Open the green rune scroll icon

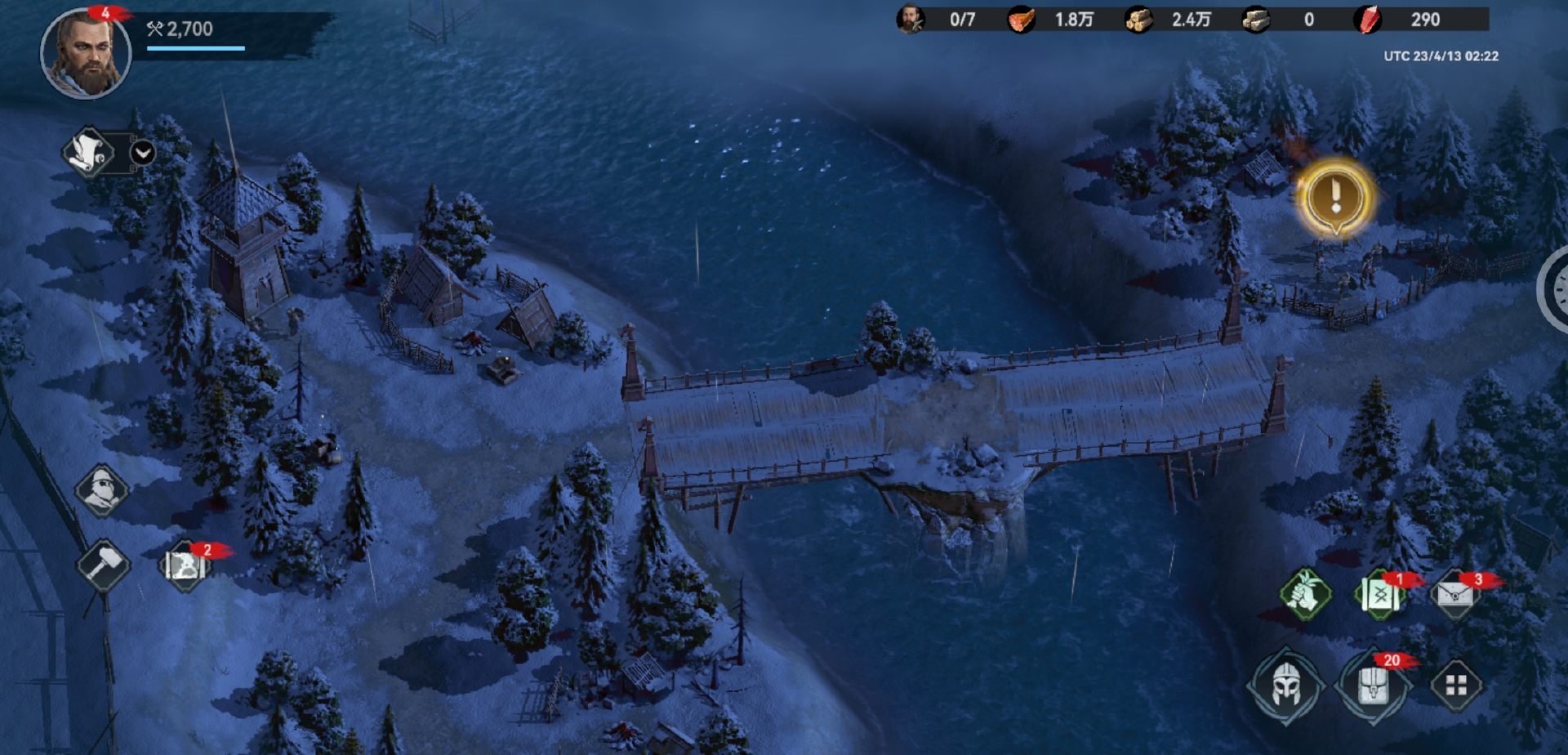(x=1380, y=595)
